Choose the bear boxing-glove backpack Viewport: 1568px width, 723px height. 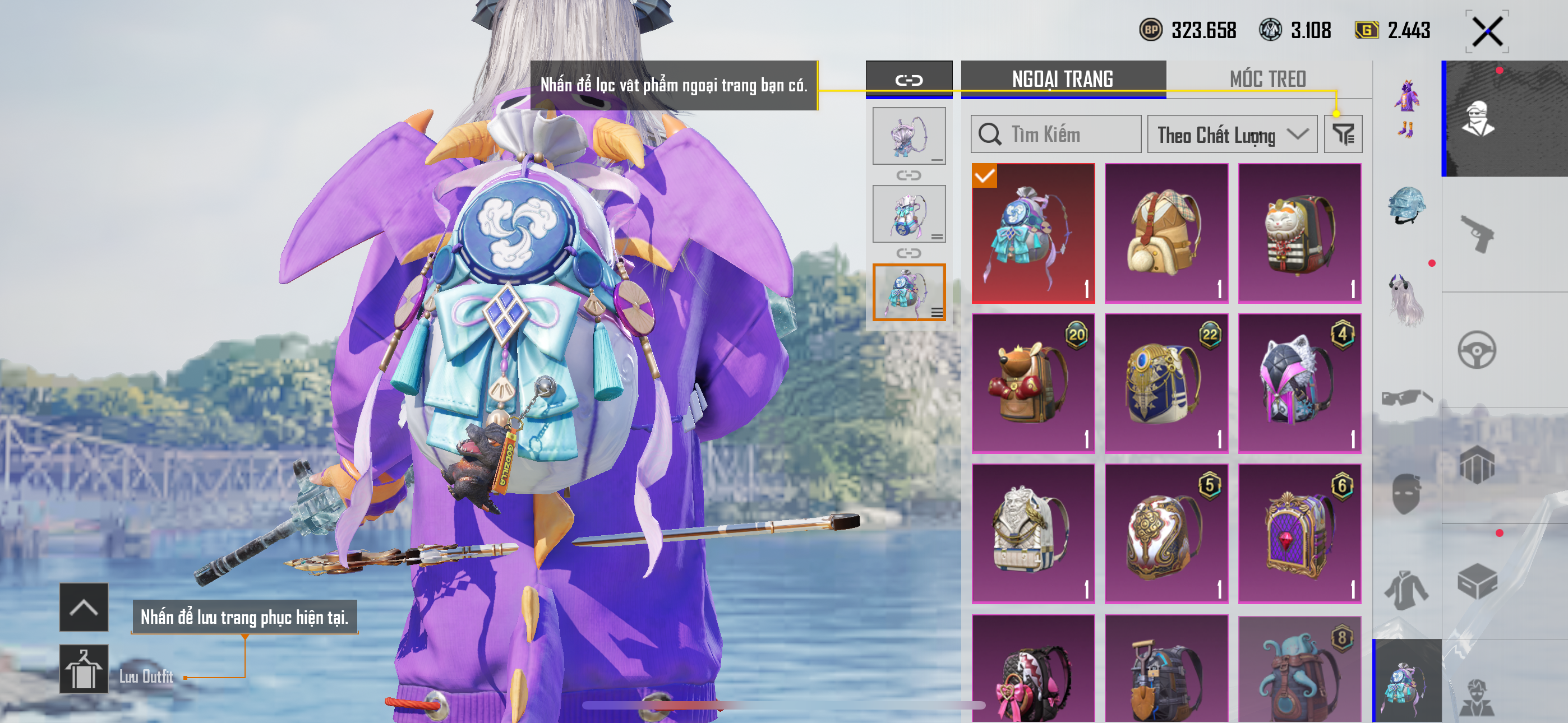pyautogui.click(x=1032, y=383)
